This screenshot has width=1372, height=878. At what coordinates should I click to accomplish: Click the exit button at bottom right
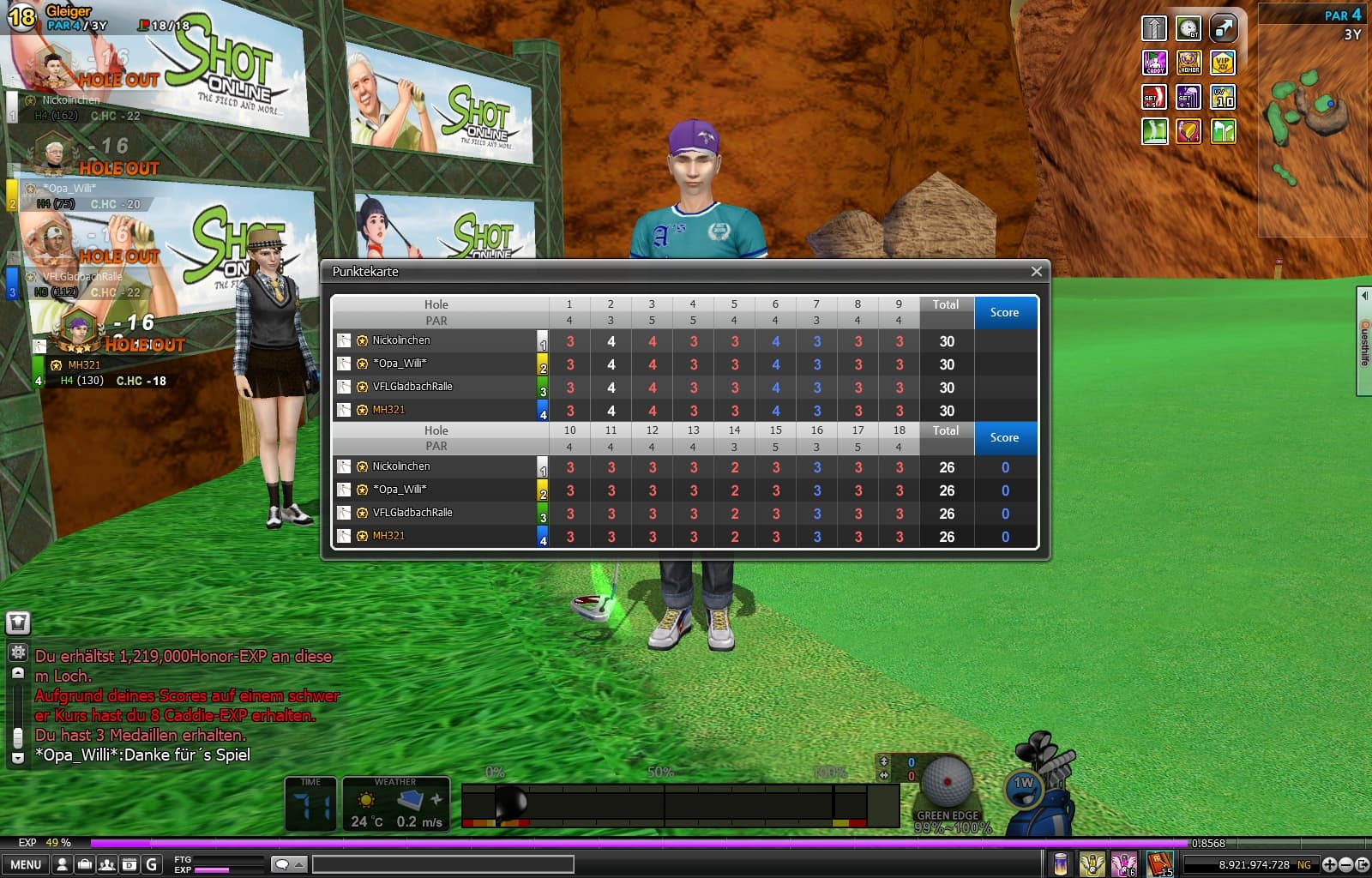(1362, 864)
